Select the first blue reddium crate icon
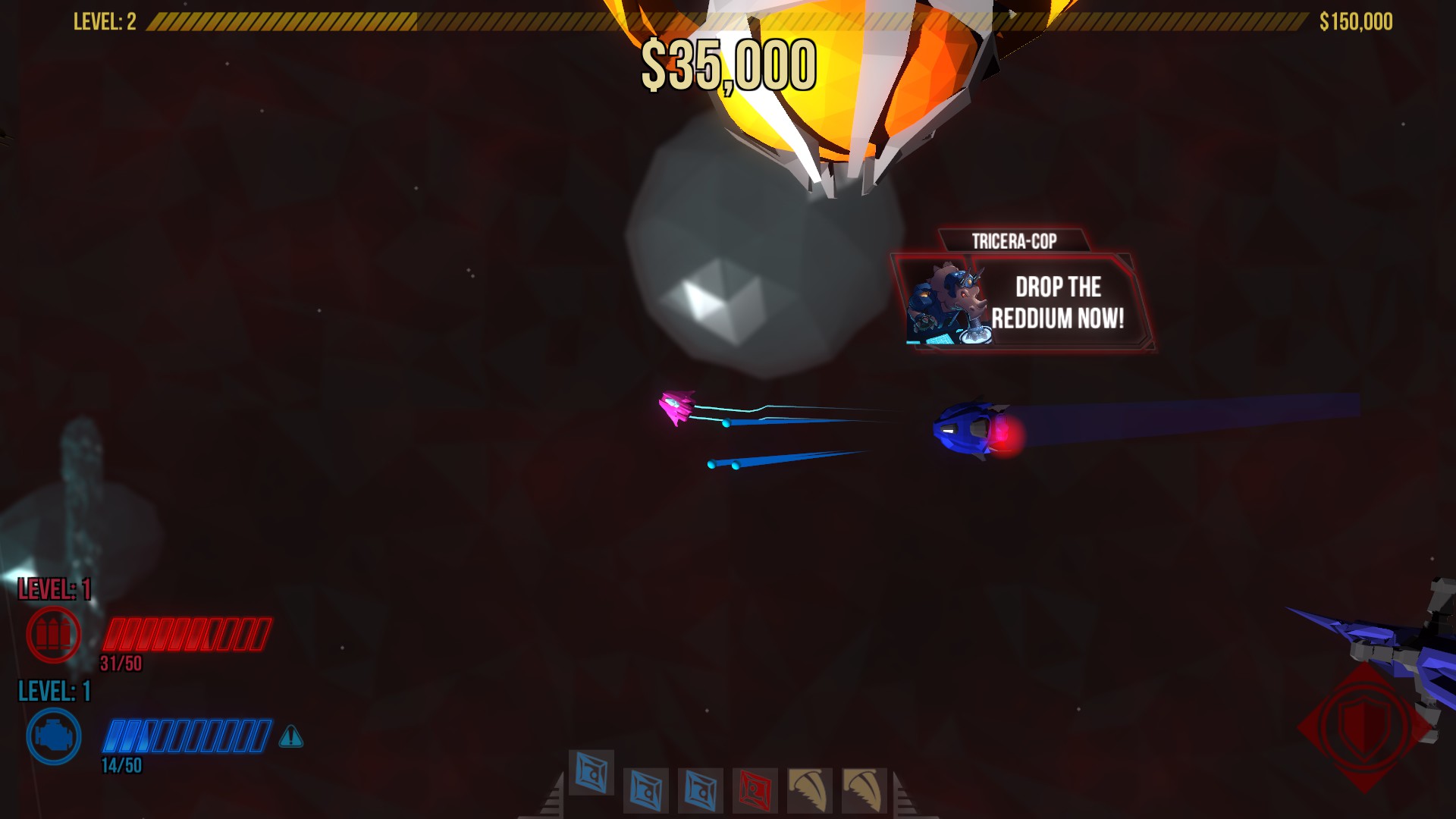The height and width of the screenshot is (819, 1456). (x=591, y=775)
